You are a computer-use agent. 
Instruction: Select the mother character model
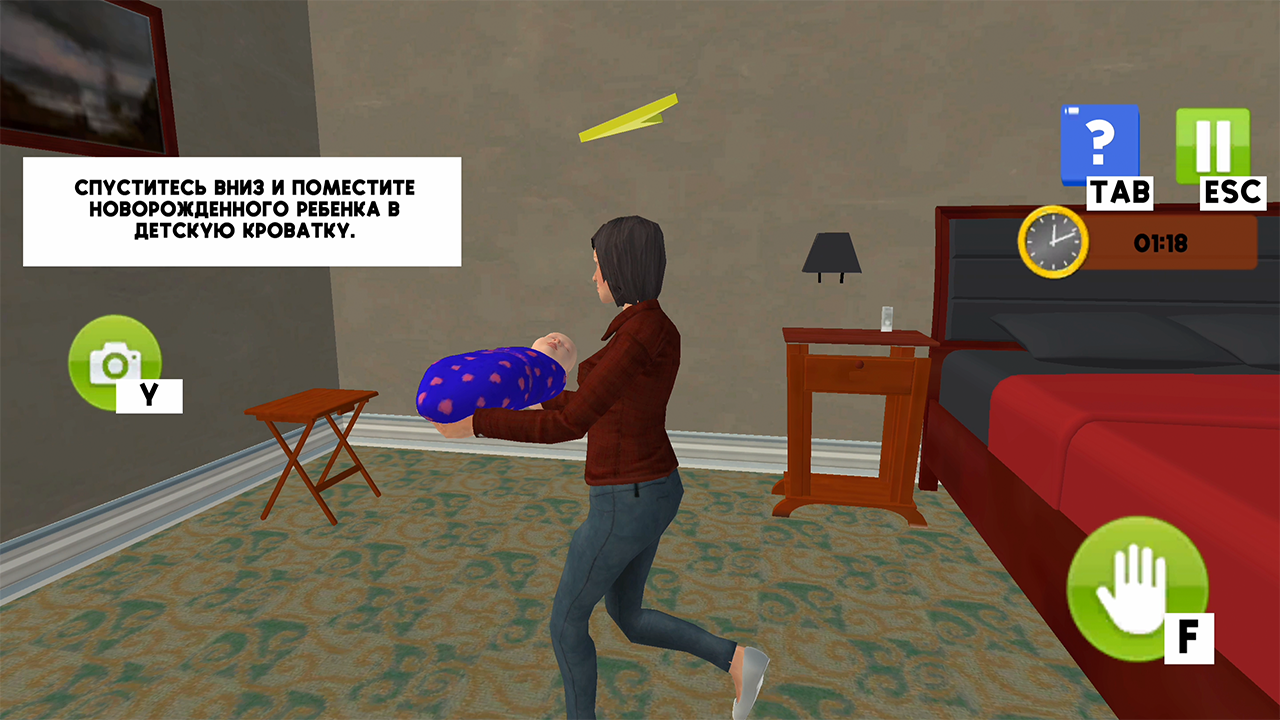point(630,420)
